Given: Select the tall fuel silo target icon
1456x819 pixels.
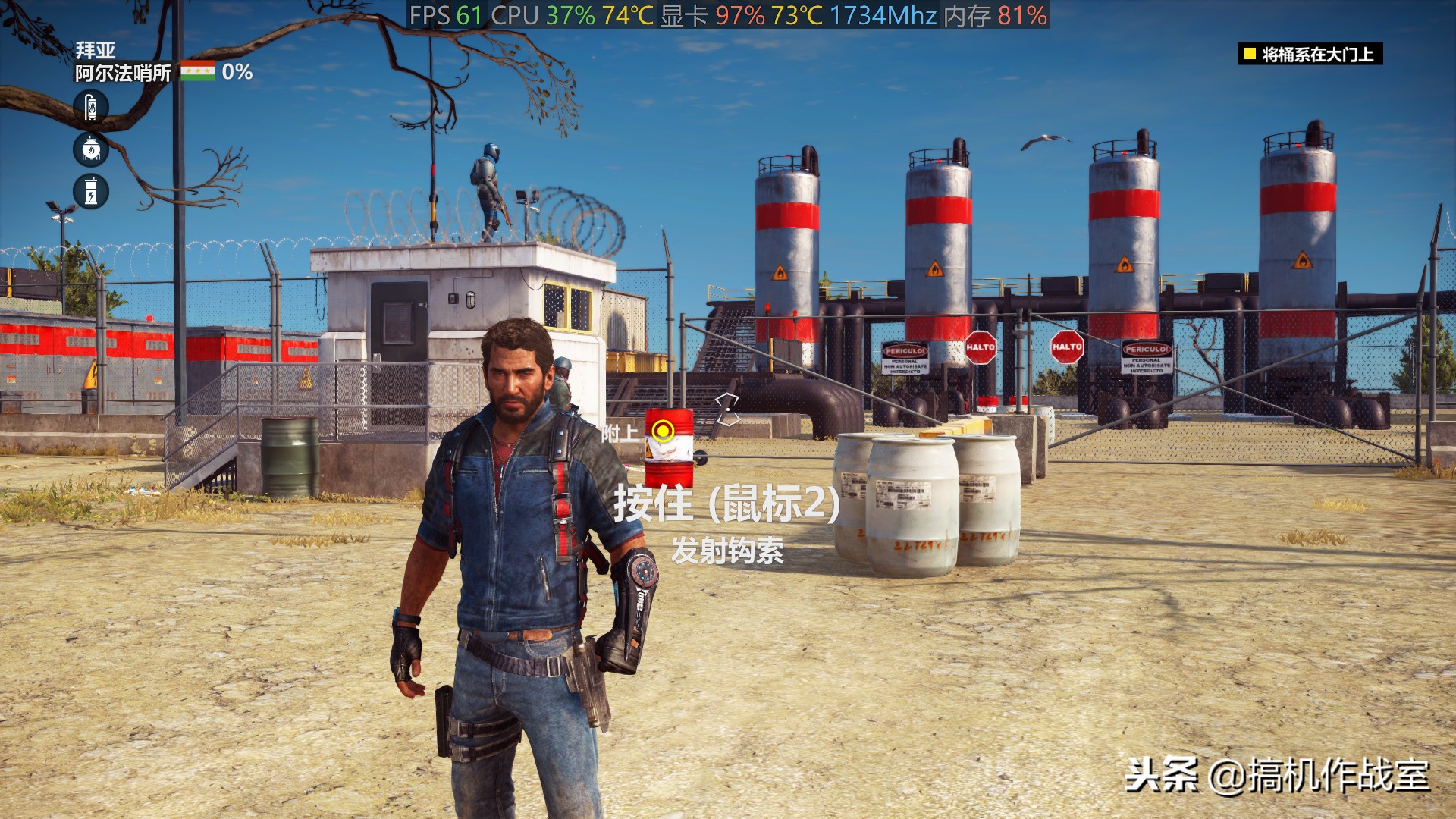Looking at the screenshot, I should coord(91,107).
